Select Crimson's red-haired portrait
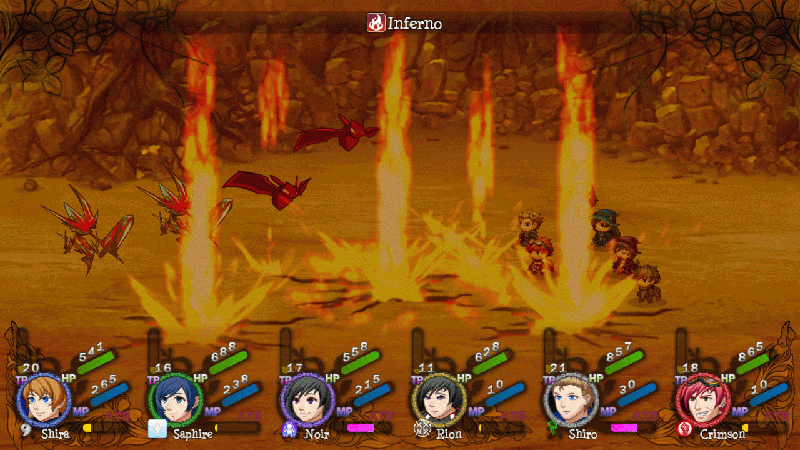 [699, 400]
